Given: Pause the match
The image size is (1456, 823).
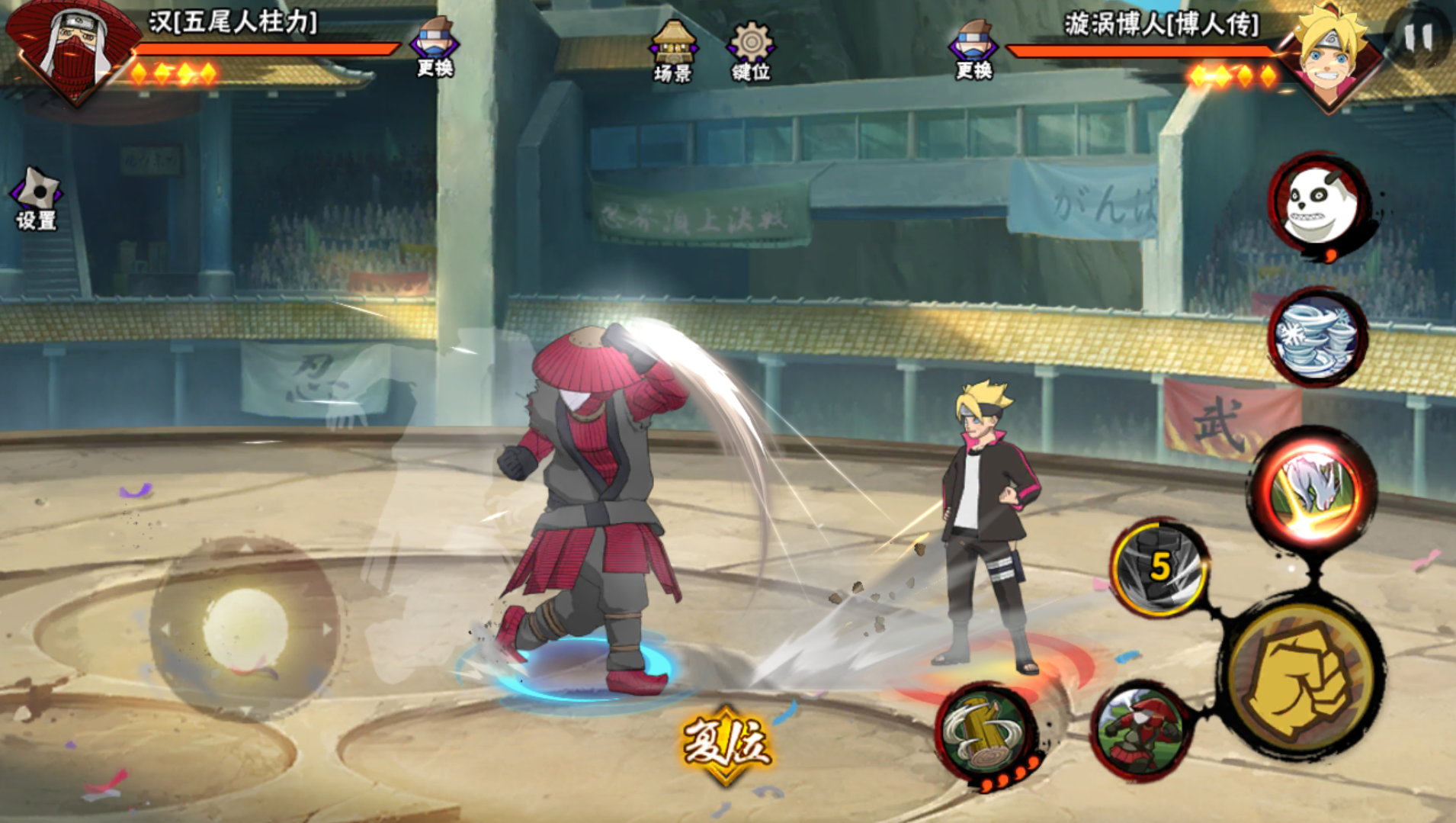Looking at the screenshot, I should pos(1419,37).
